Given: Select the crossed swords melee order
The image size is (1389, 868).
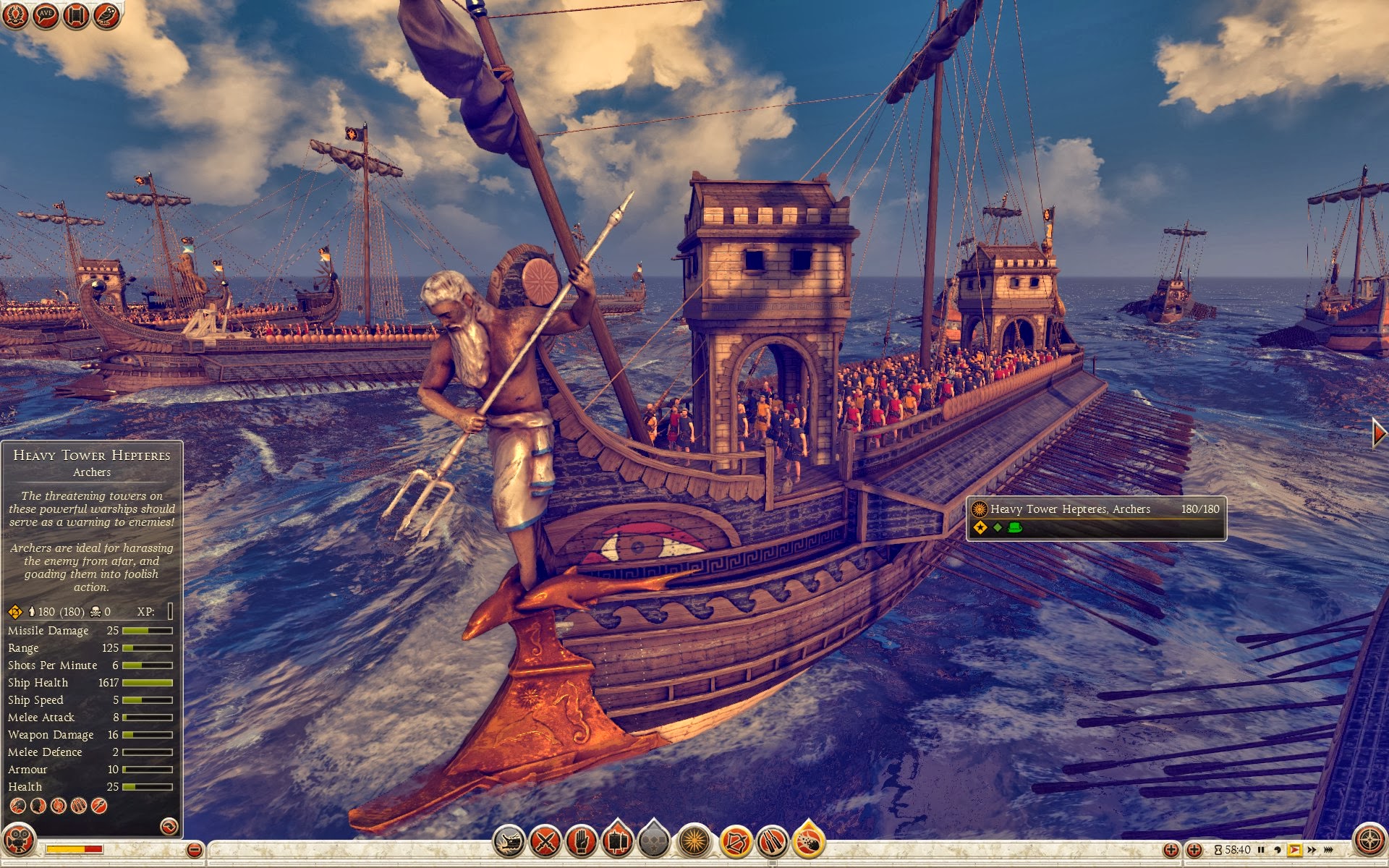Looking at the screenshot, I should 545,841.
